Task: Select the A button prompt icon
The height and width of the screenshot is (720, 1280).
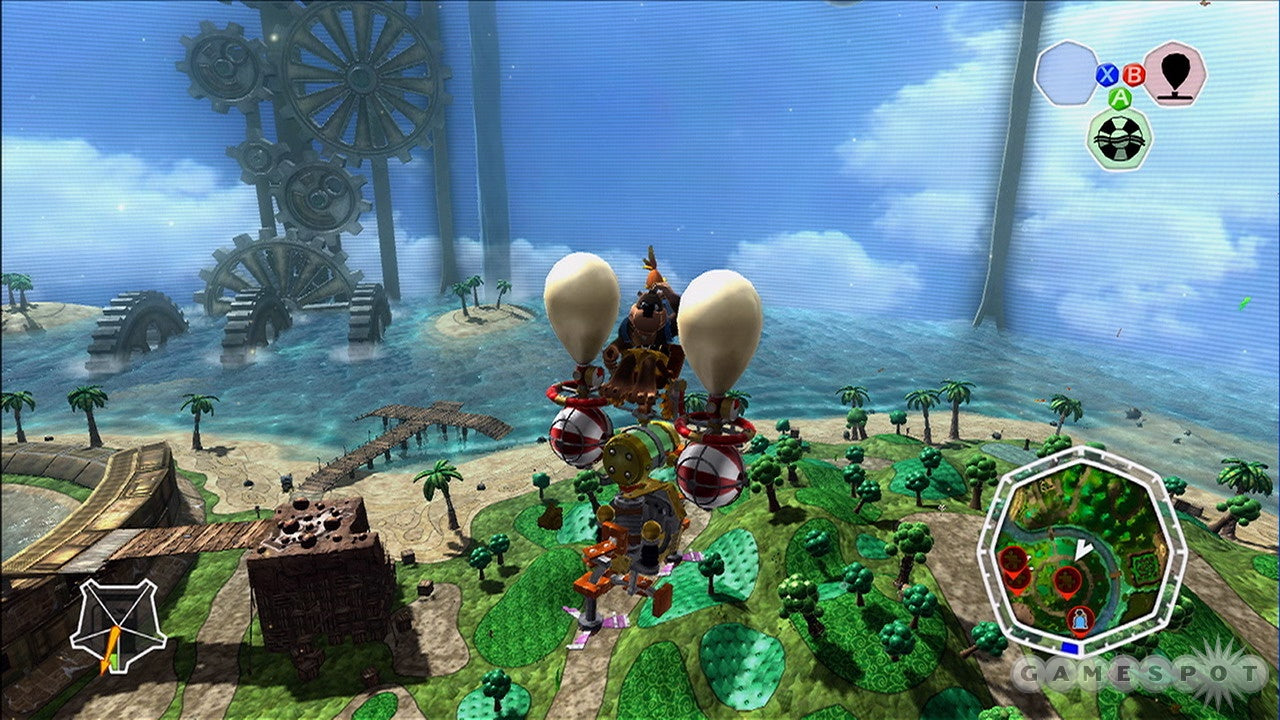Action: click(x=1120, y=98)
